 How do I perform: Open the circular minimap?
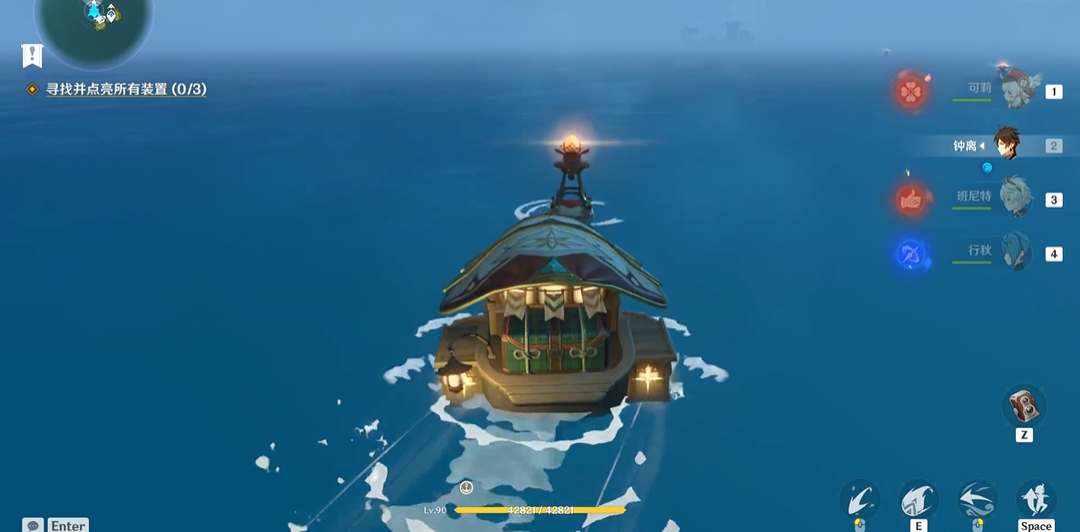[94, 18]
